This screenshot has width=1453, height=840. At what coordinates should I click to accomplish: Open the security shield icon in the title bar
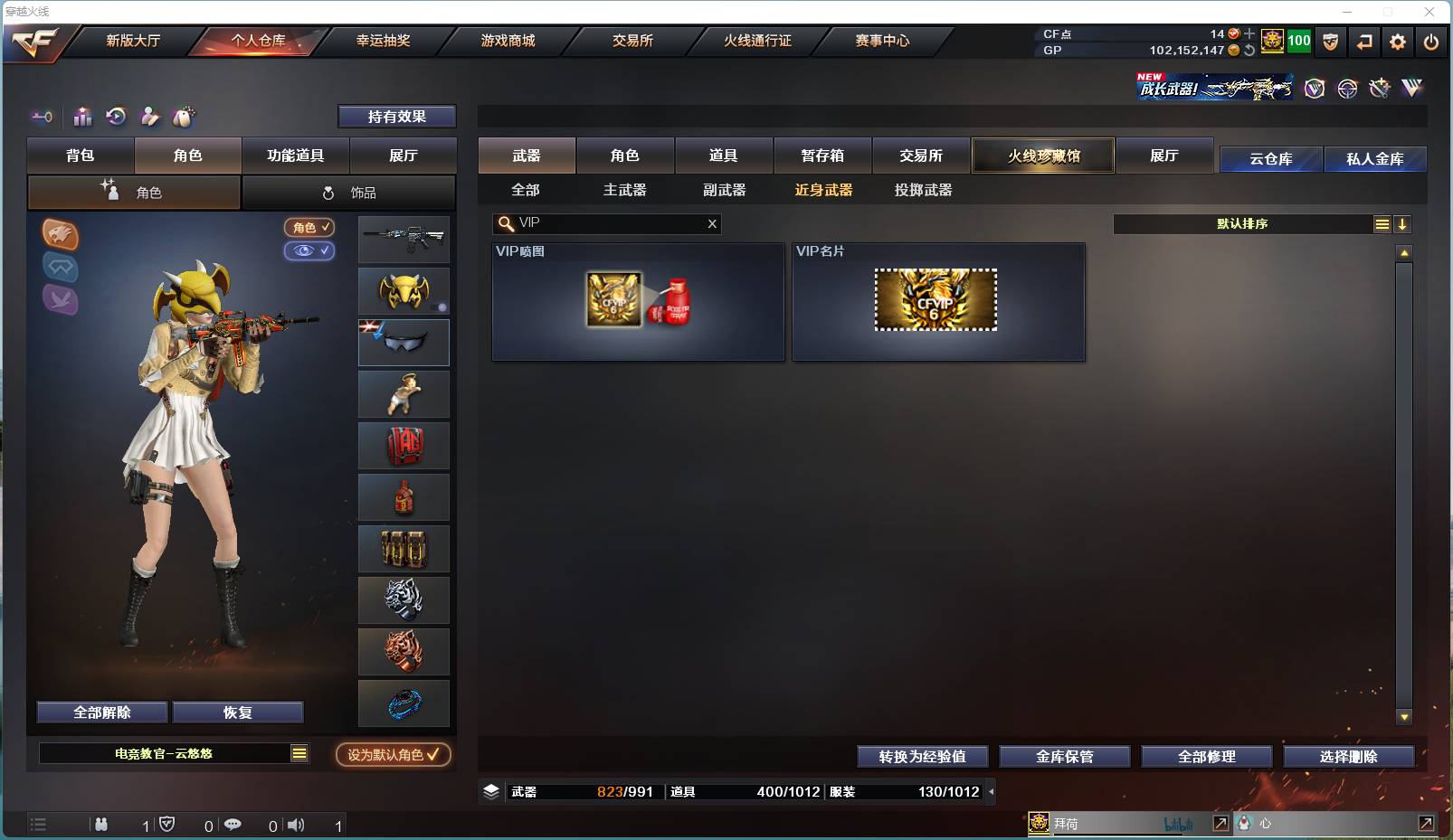(1330, 42)
